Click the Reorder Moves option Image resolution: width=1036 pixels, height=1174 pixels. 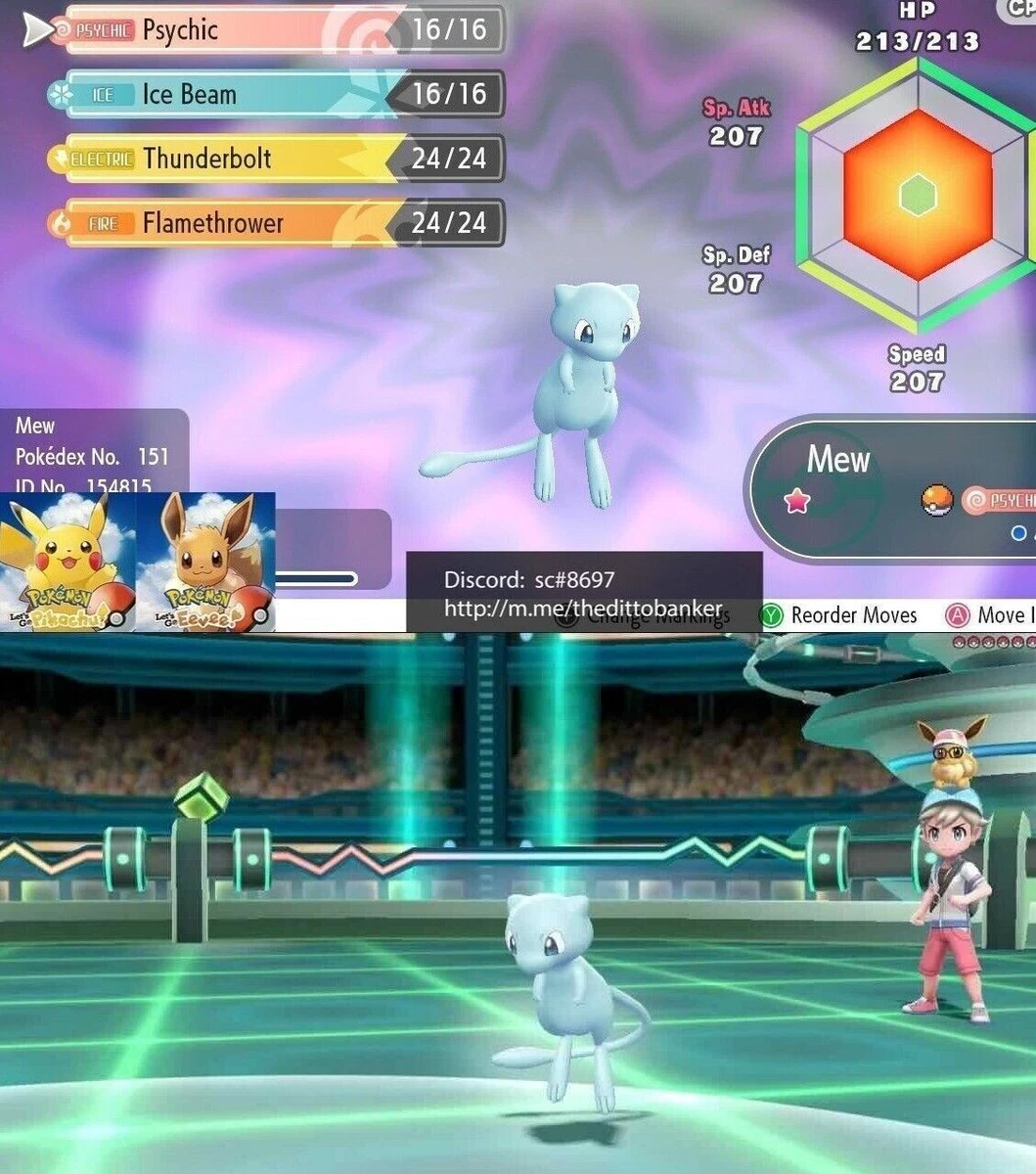[x=841, y=615]
